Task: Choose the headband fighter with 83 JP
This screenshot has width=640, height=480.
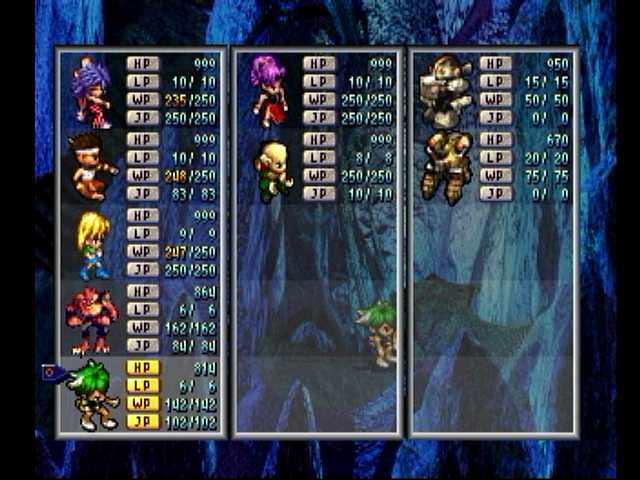Action: point(91,167)
